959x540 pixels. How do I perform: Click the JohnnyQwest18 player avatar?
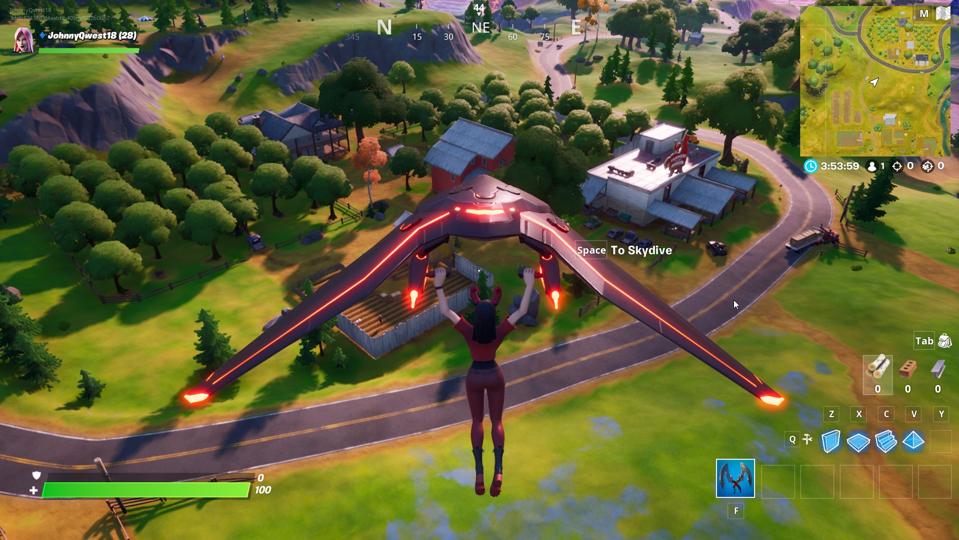point(25,40)
